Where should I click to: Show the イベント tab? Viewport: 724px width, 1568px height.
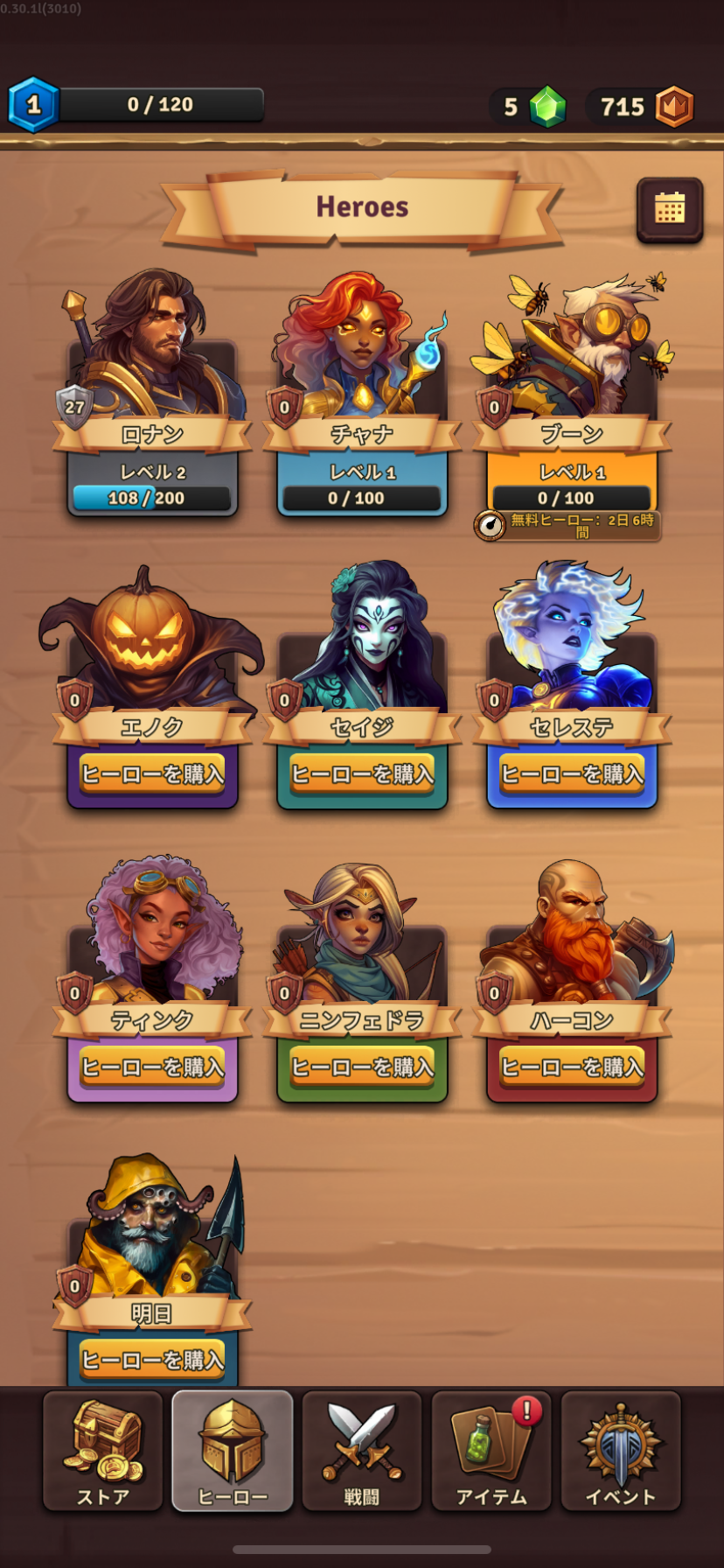[x=621, y=1450]
